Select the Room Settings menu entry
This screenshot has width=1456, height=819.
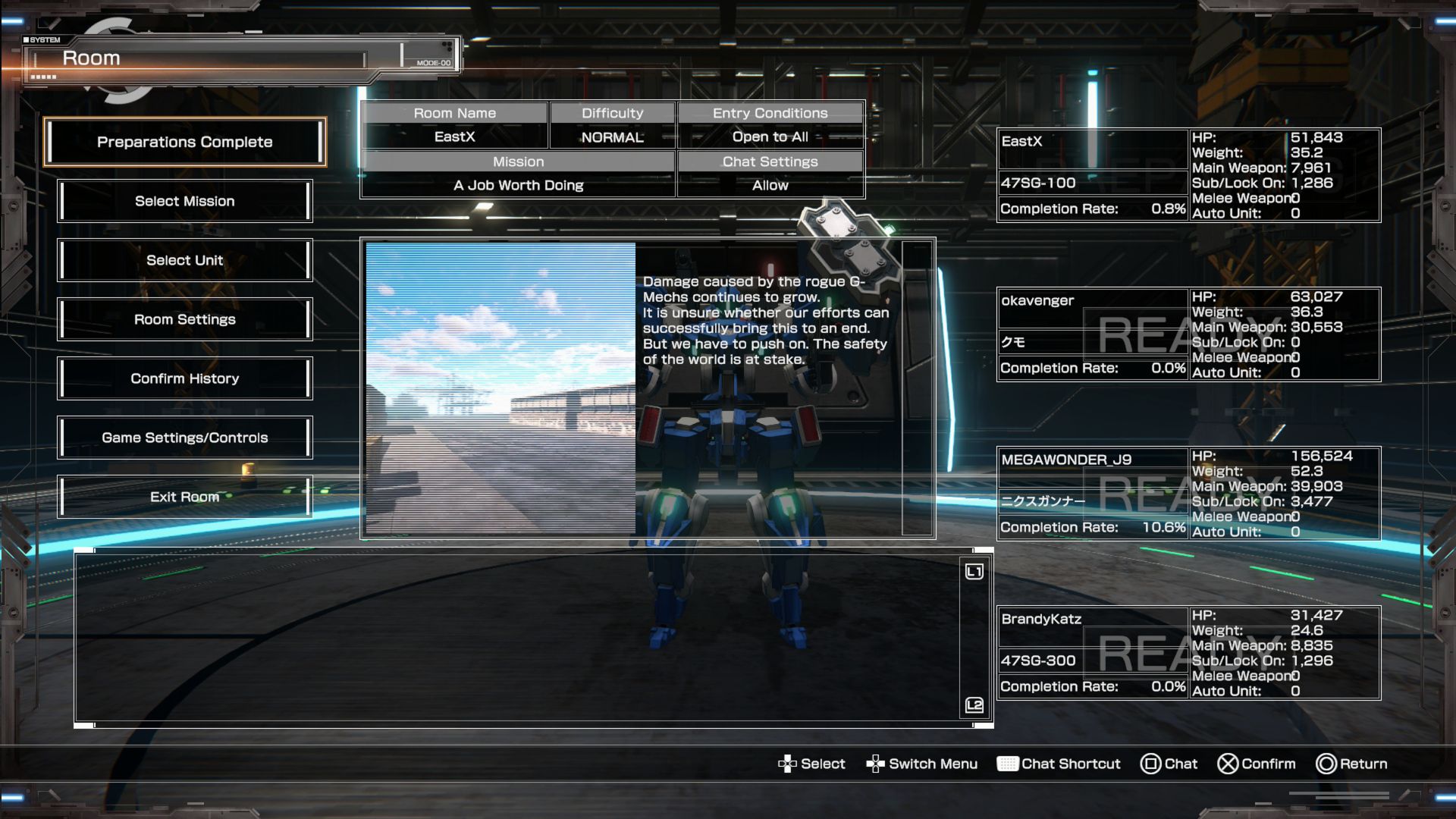184,319
